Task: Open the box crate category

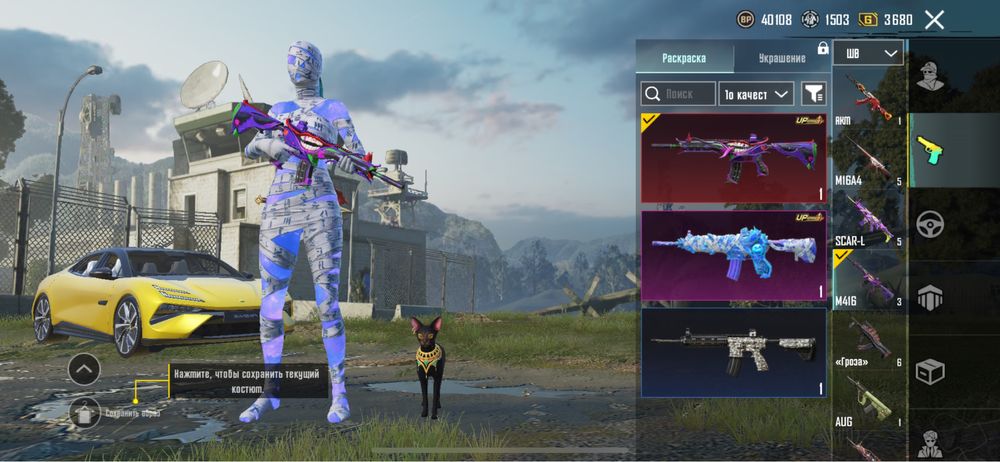Action: [931, 372]
